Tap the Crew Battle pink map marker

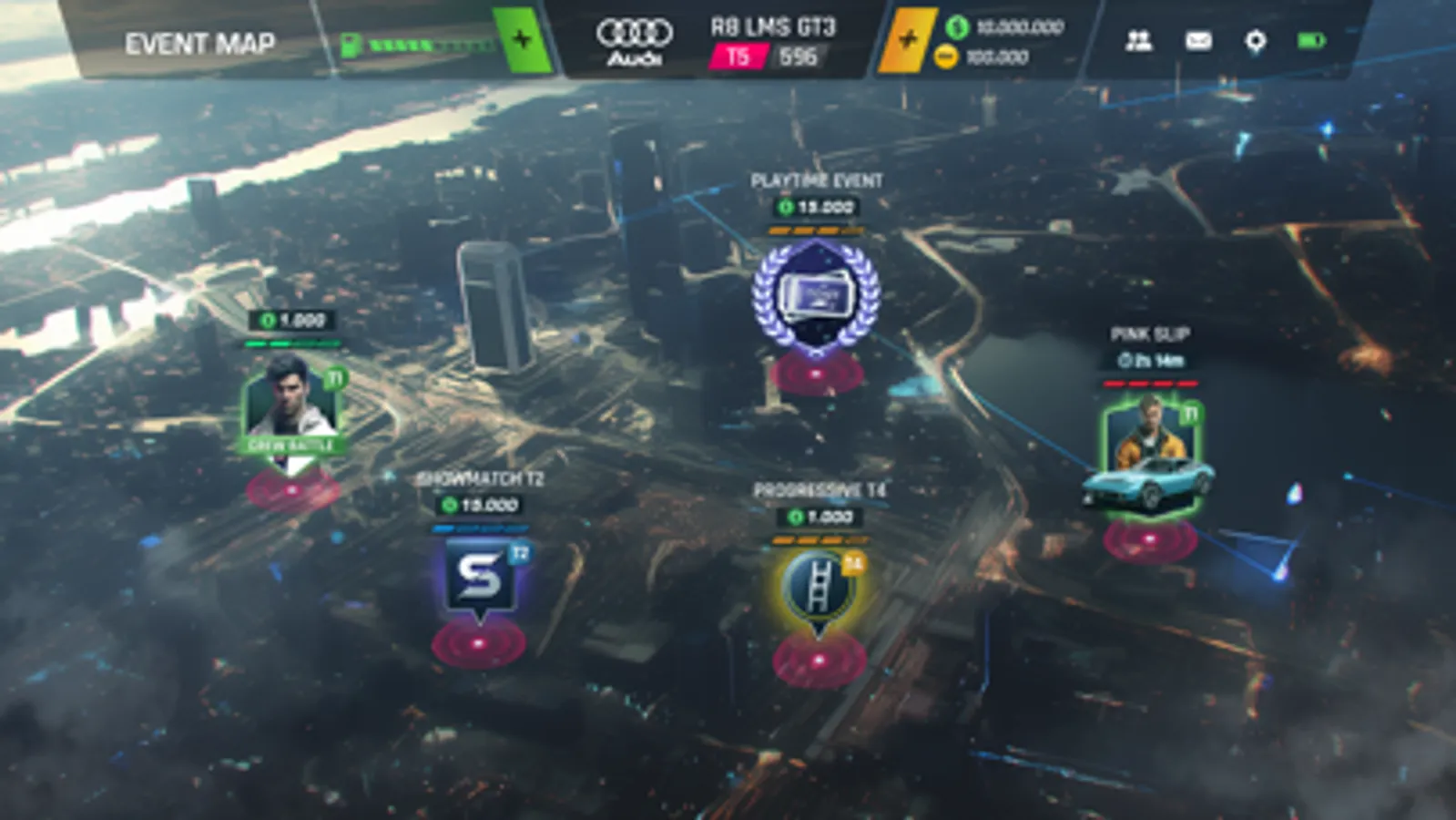point(291,489)
